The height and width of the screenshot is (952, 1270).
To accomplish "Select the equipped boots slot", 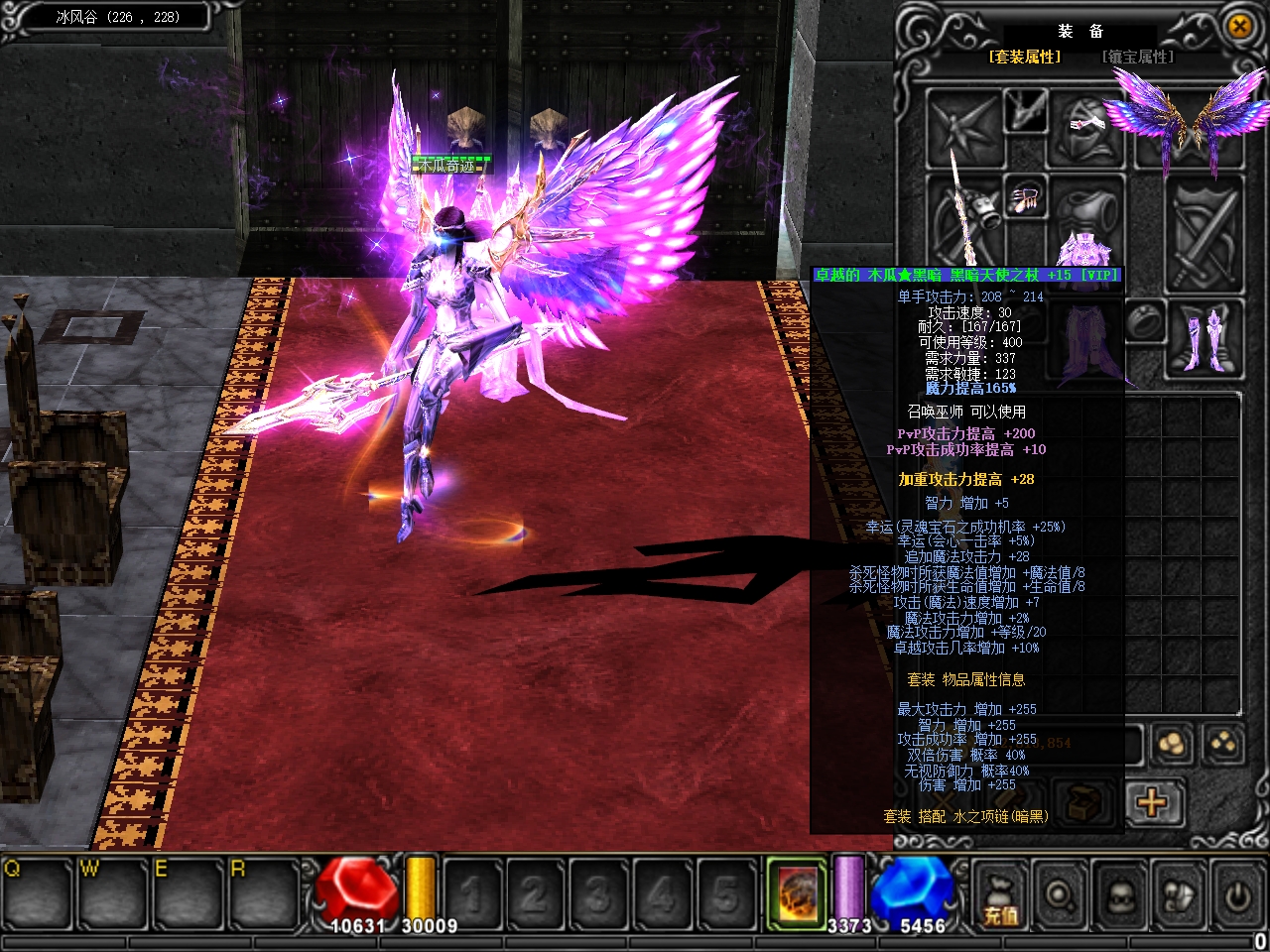I will coord(1210,337).
